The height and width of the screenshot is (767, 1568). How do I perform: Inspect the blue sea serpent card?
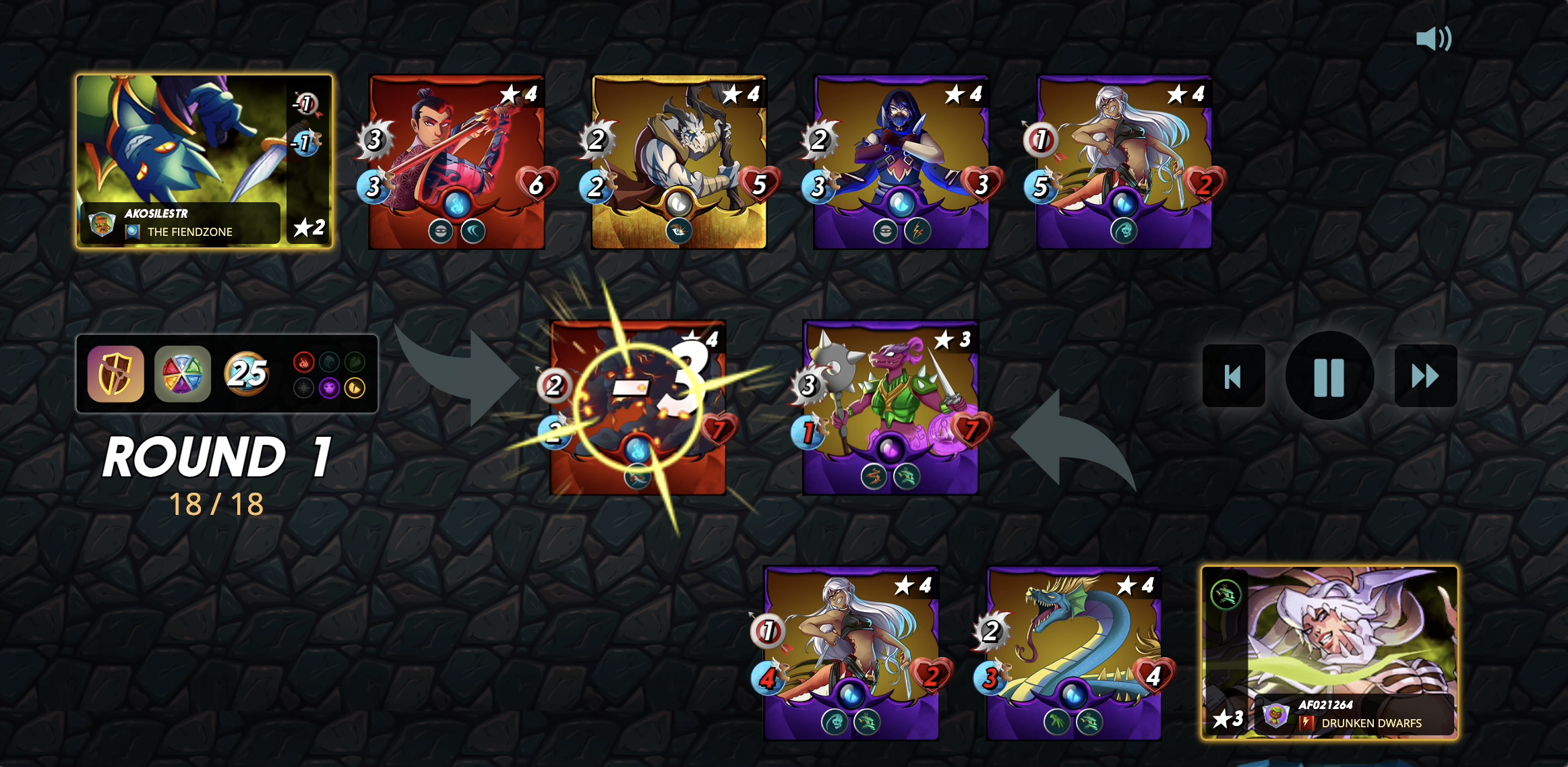(1073, 652)
